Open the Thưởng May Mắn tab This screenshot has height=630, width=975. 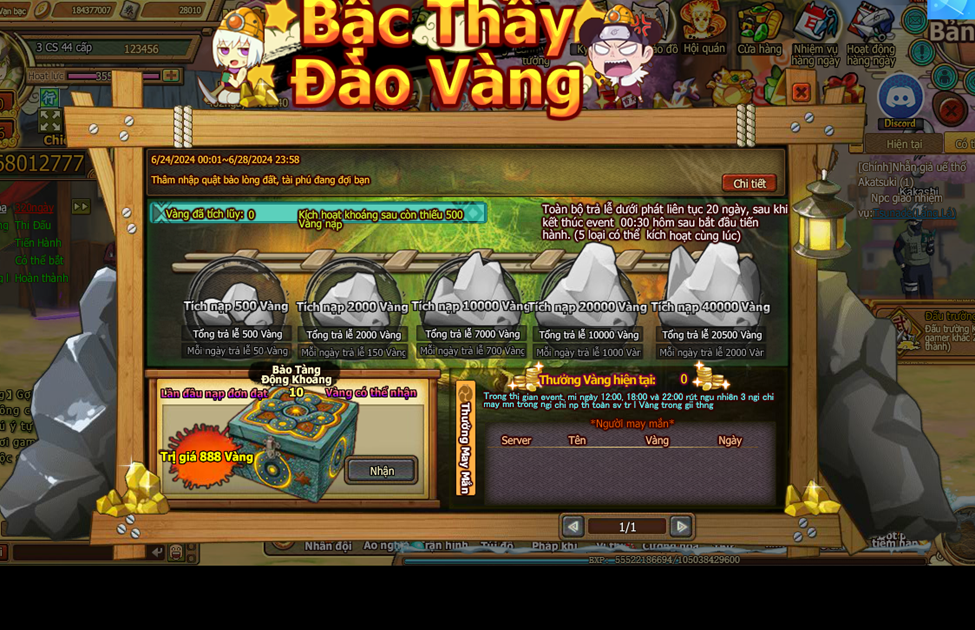(x=465, y=440)
